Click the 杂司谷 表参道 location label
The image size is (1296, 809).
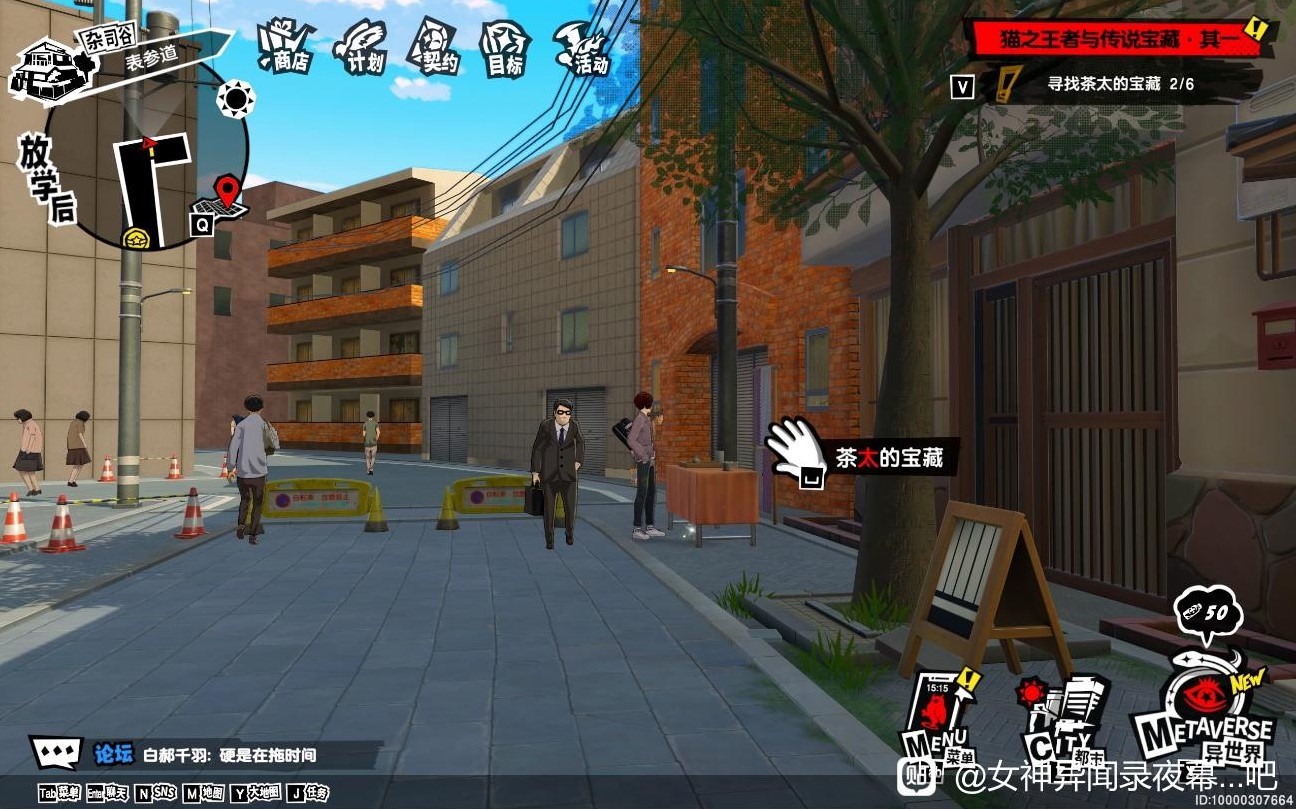(140, 50)
